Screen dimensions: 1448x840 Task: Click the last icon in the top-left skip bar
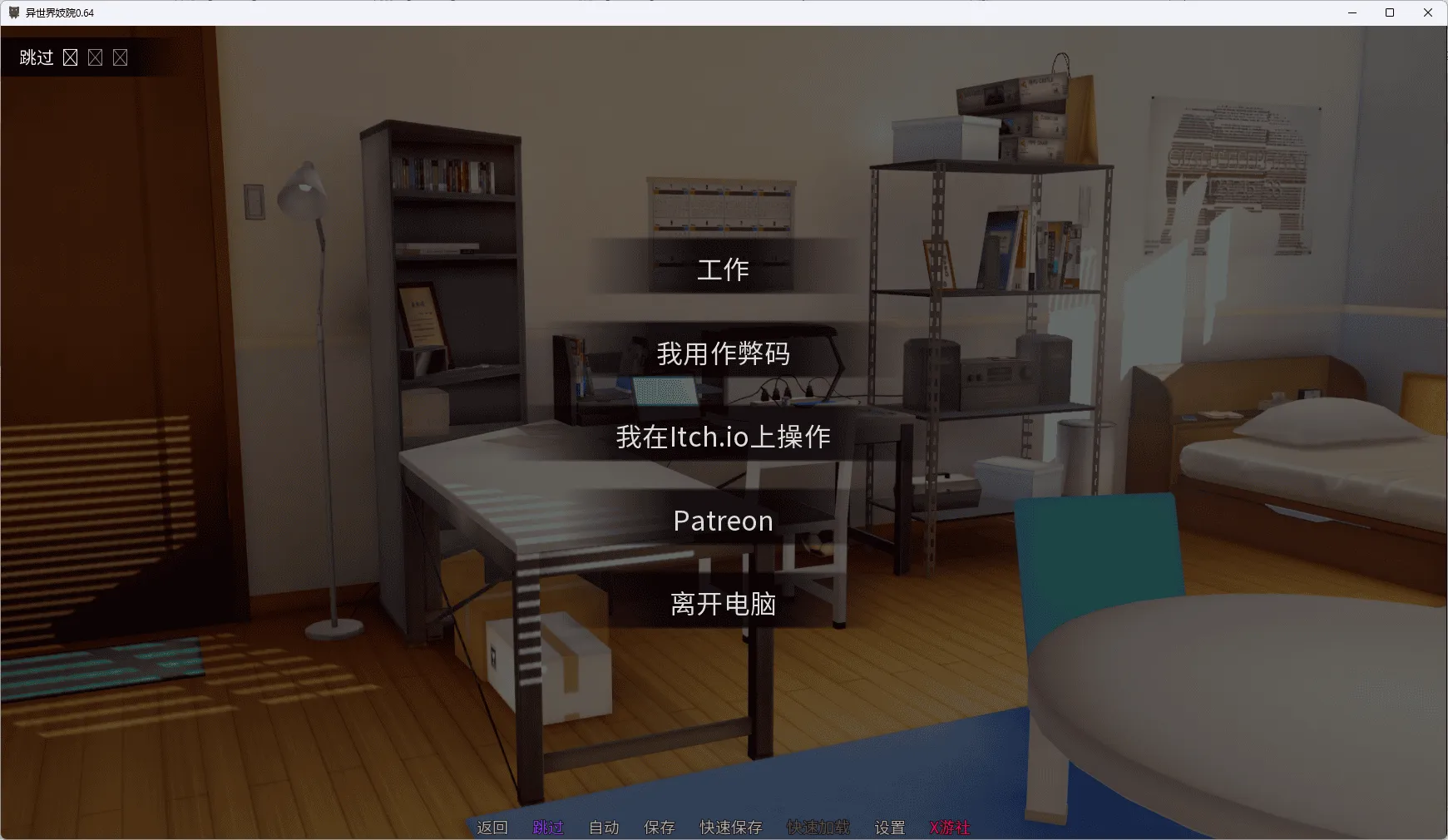(121, 57)
